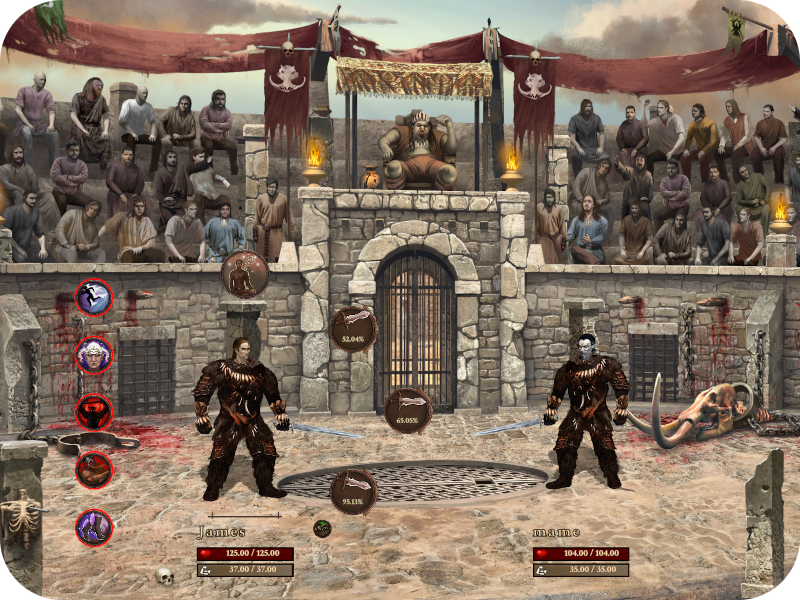Activate the white-haired face skill icon
The image size is (800, 600).
[94, 355]
